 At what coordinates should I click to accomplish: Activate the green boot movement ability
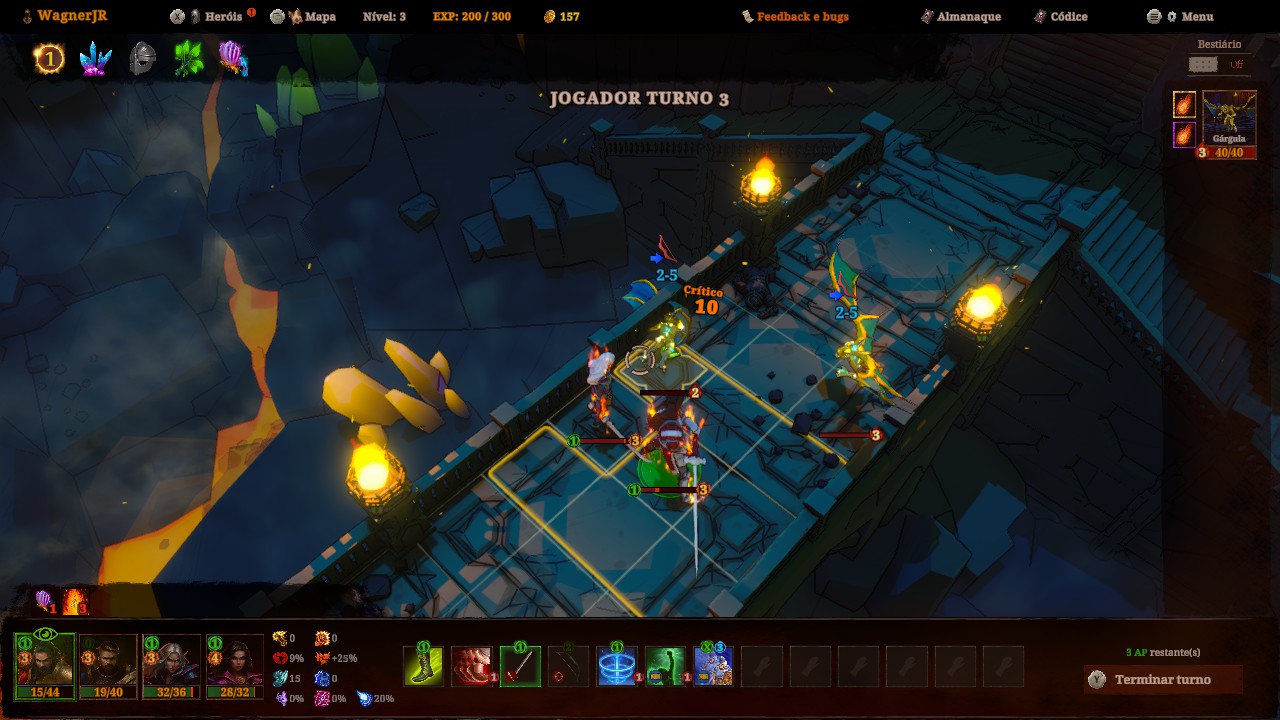point(423,666)
